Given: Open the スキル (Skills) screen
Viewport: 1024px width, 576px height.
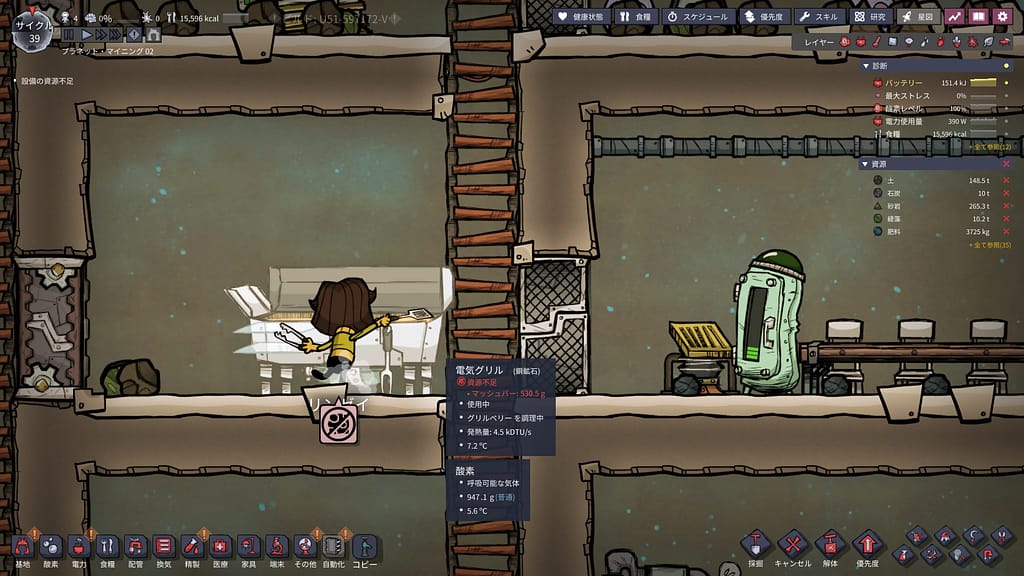Looking at the screenshot, I should click(817, 16).
